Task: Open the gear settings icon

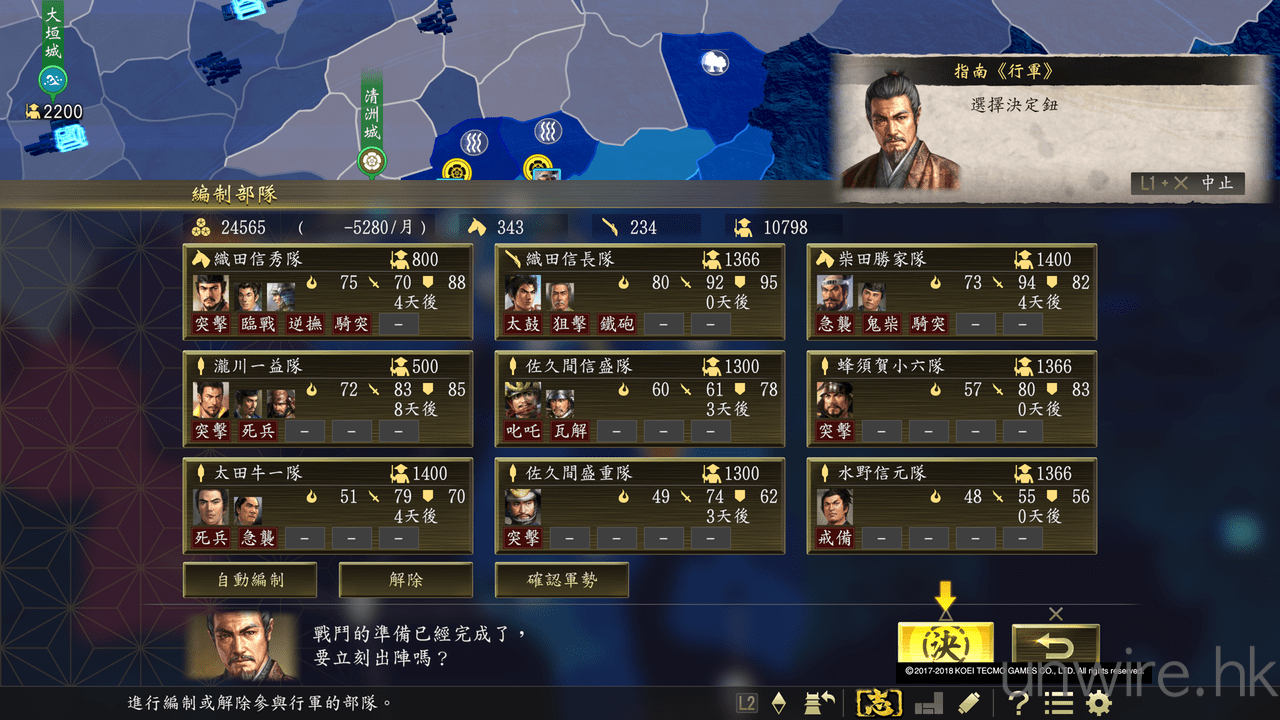Action: [1098, 703]
